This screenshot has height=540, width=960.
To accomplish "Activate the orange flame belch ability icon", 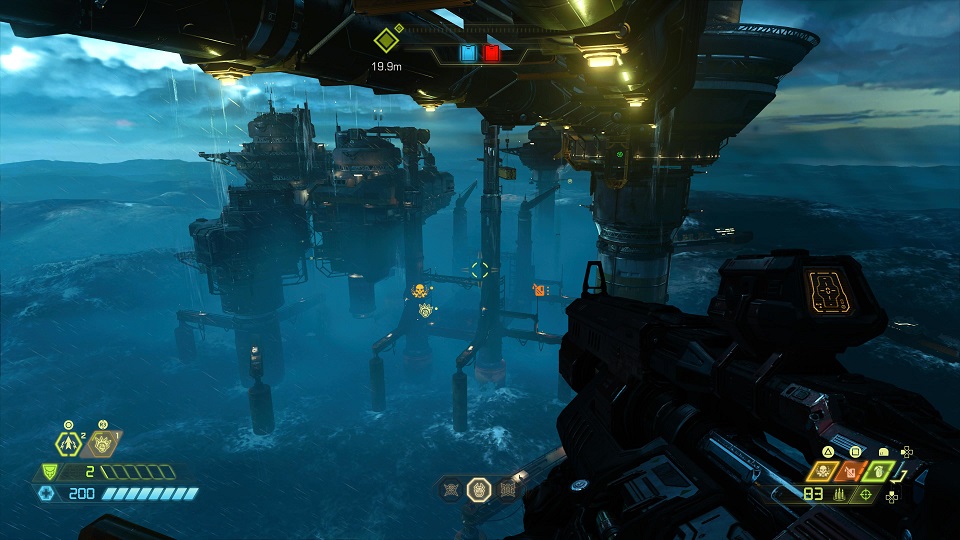I will [x=101, y=441].
